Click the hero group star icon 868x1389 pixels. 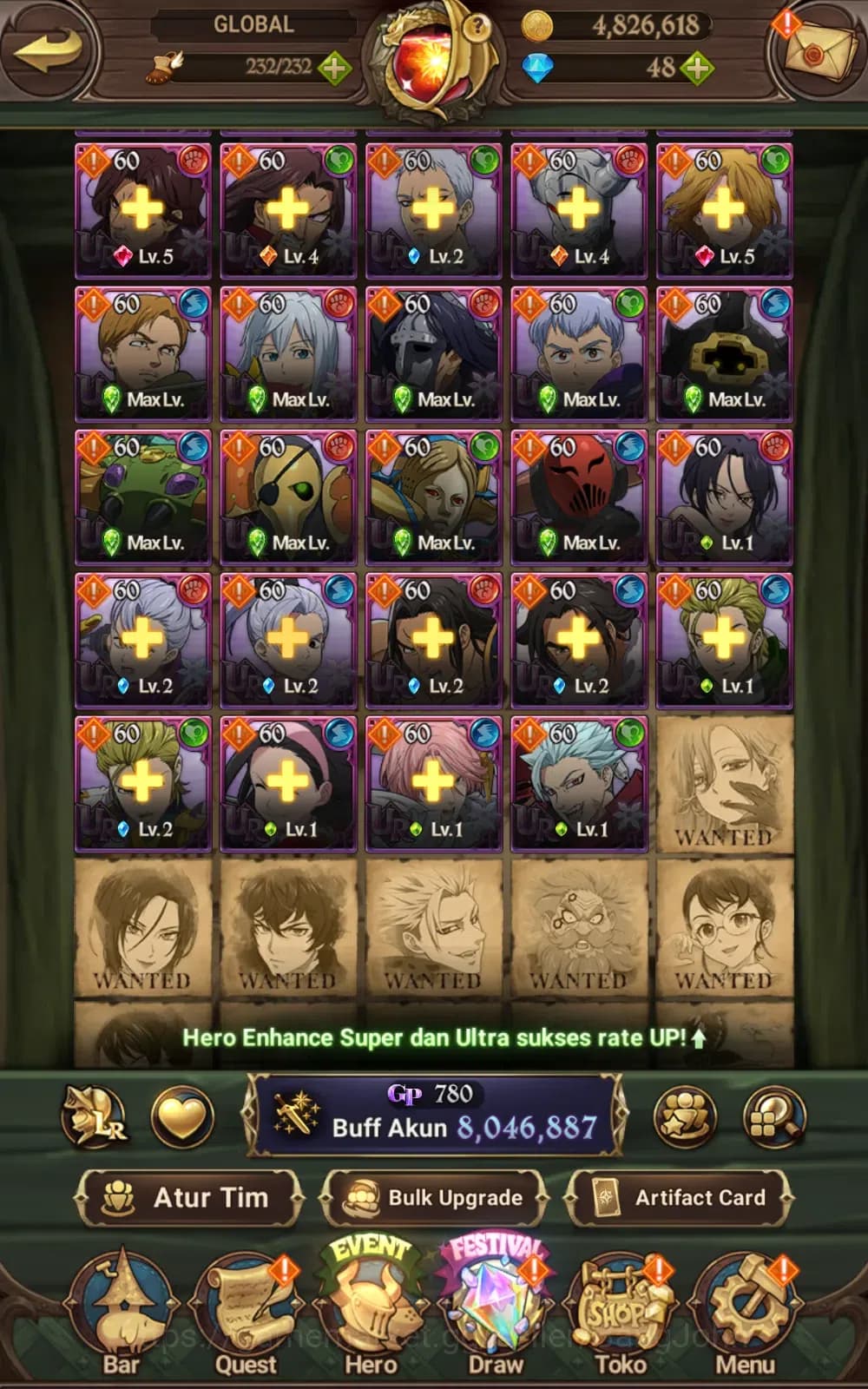click(686, 1116)
